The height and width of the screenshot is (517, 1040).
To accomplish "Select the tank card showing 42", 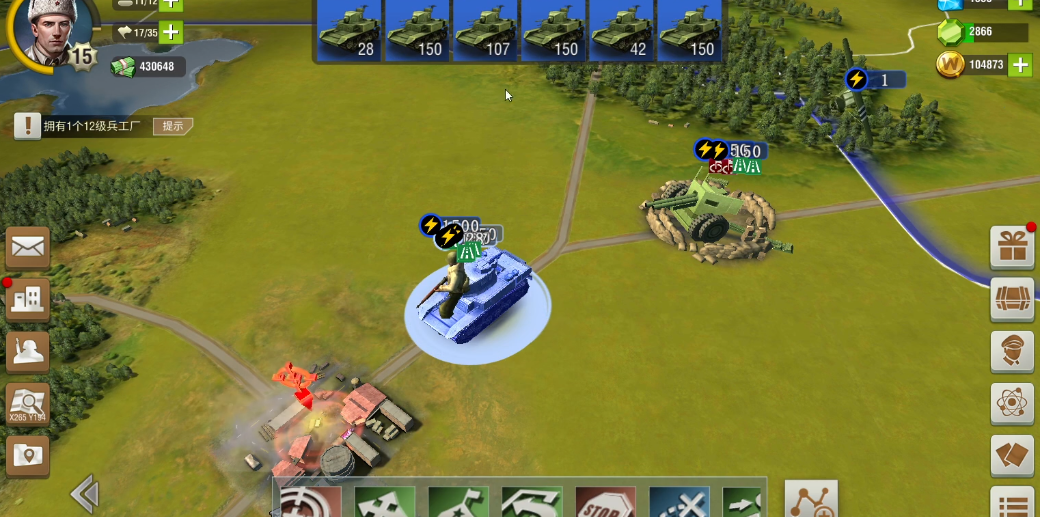I will [622, 30].
